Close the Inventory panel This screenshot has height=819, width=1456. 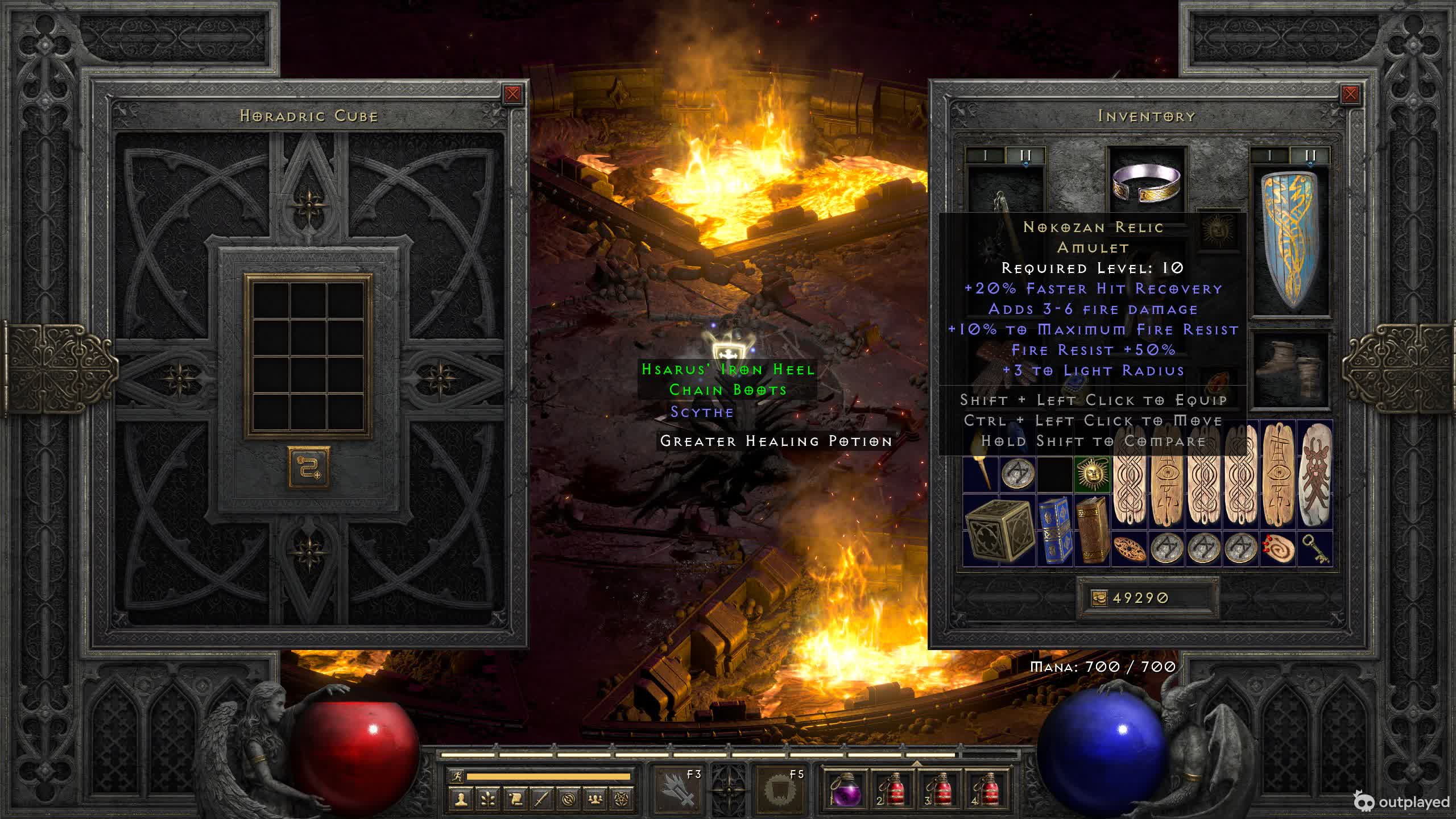tap(1350, 94)
